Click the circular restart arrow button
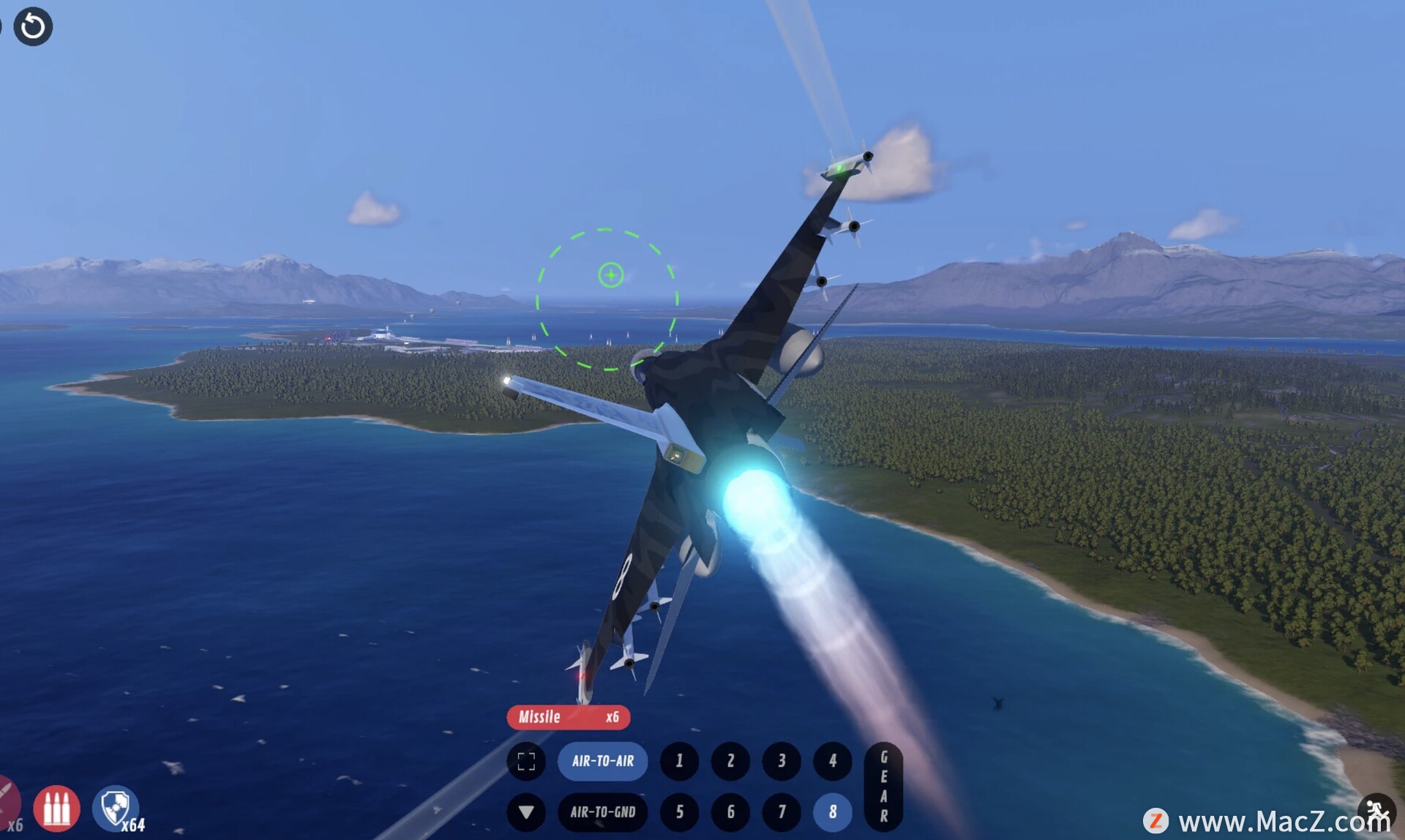 (x=33, y=27)
